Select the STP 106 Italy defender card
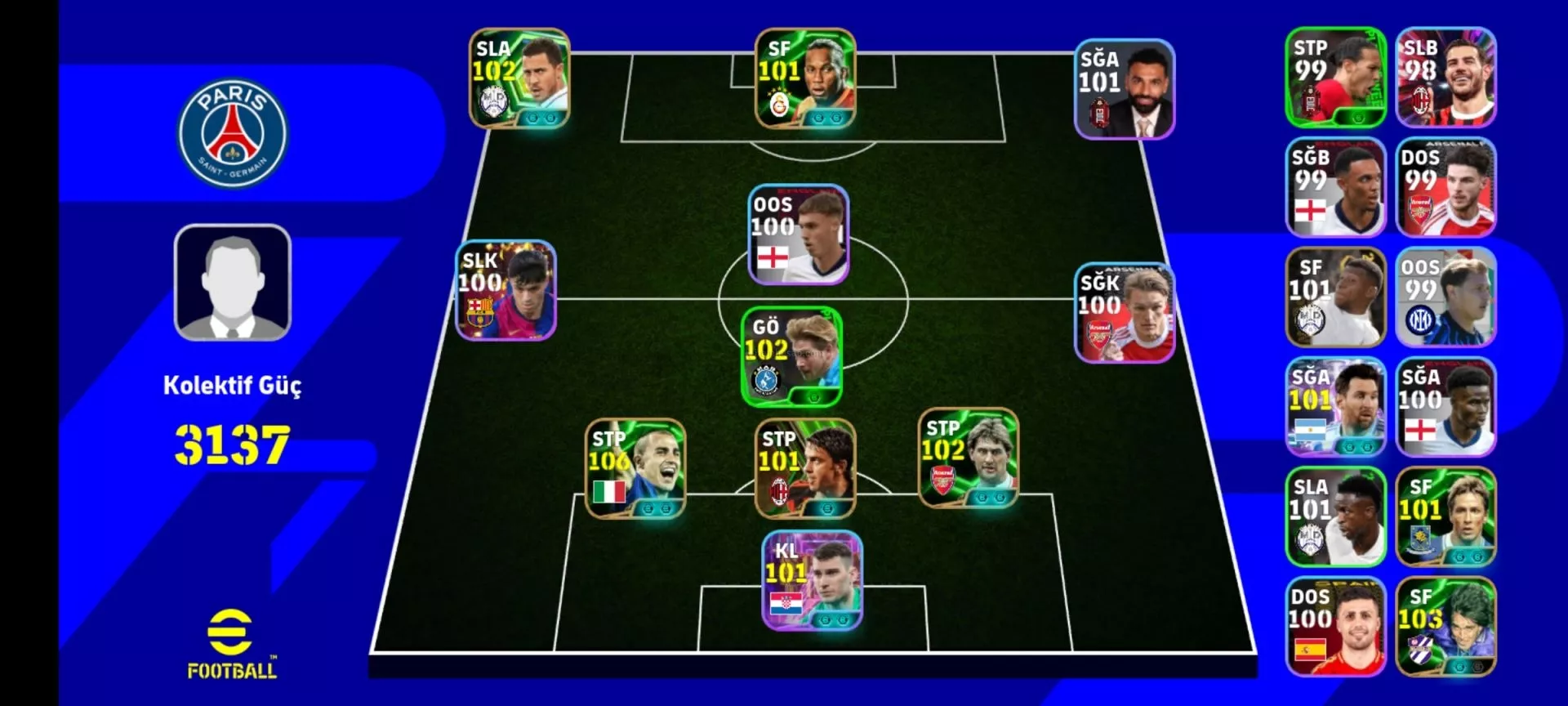 [x=635, y=469]
